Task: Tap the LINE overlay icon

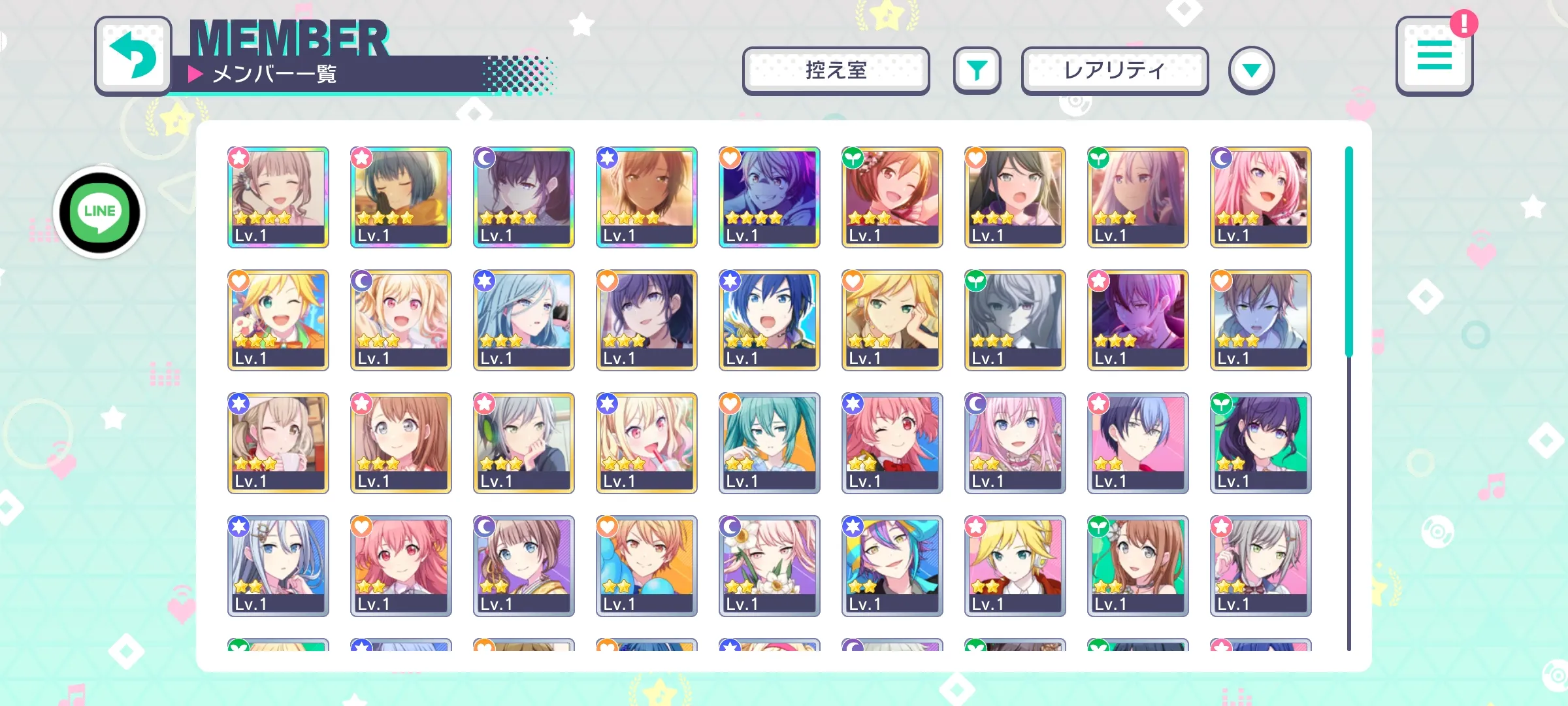Action: [x=99, y=212]
